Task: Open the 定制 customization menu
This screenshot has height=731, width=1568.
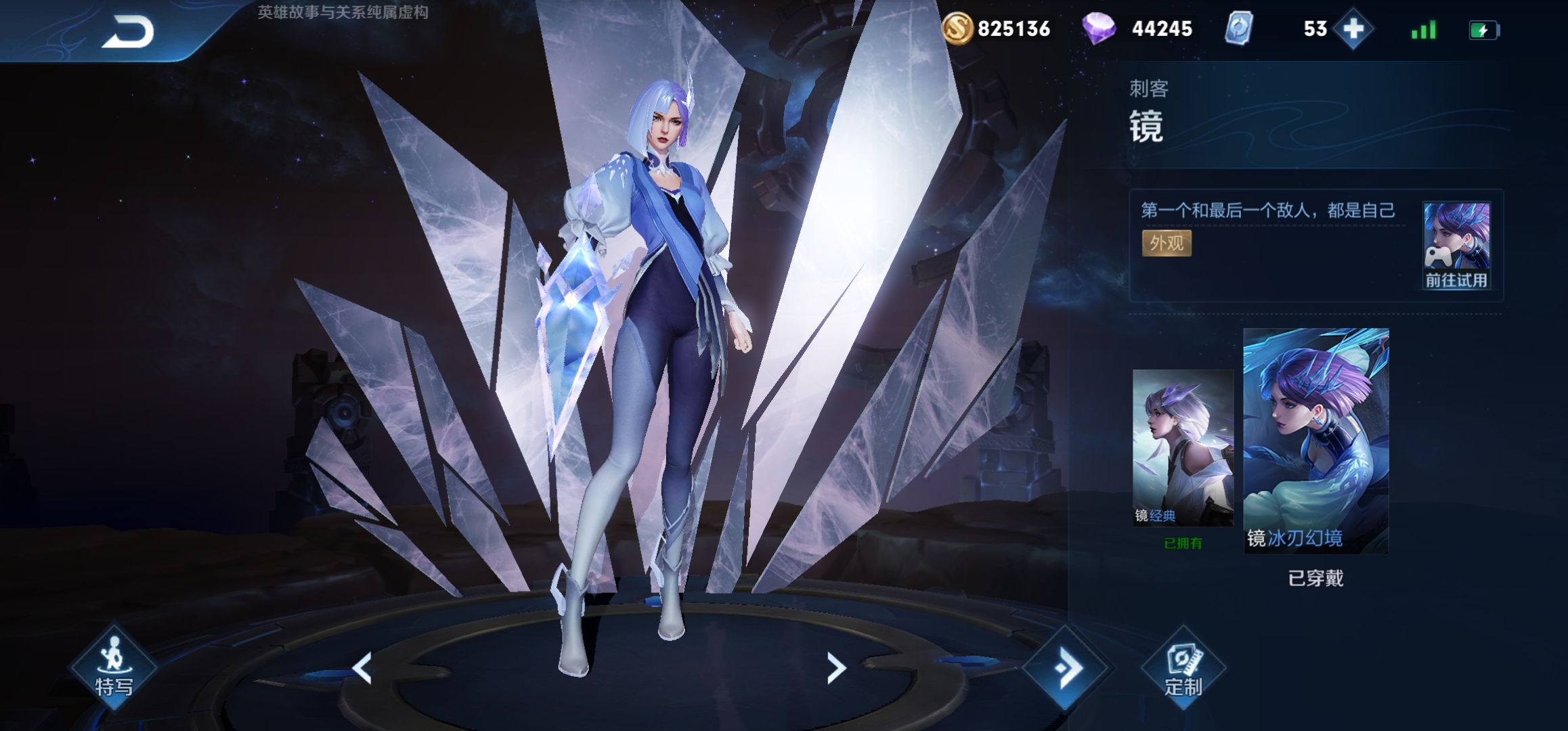Action: pos(1183,669)
